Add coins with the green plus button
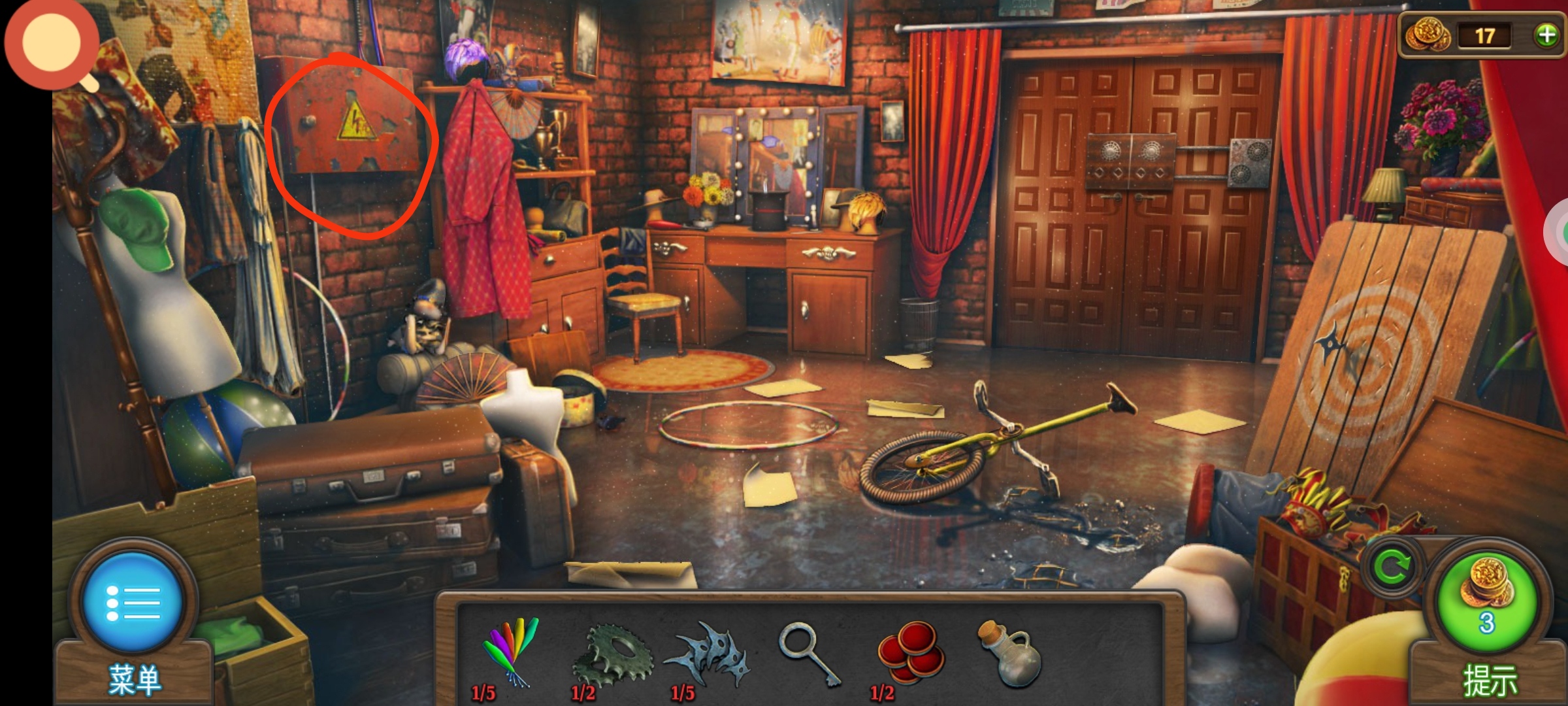The width and height of the screenshot is (1568, 706). tap(1546, 35)
